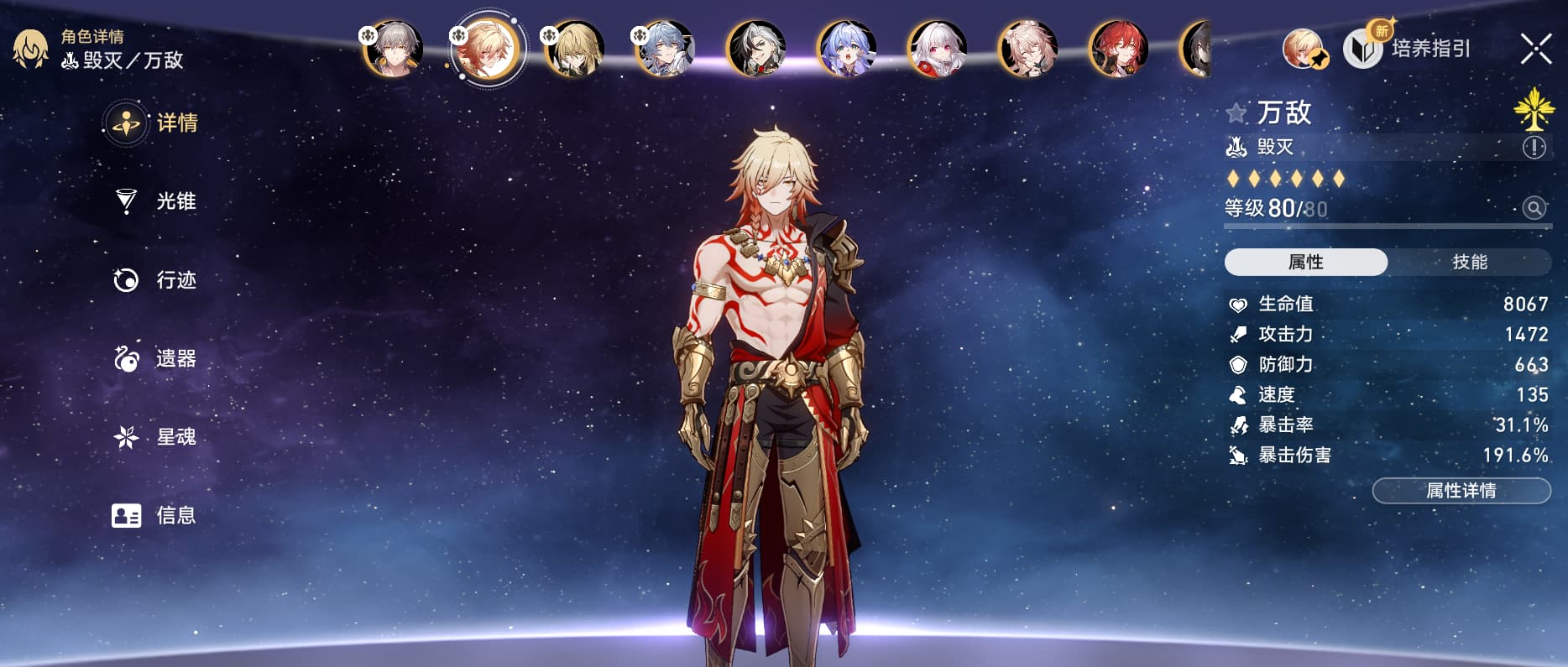
Task: Click the magnifier icon beside the level
Action: point(1534,208)
